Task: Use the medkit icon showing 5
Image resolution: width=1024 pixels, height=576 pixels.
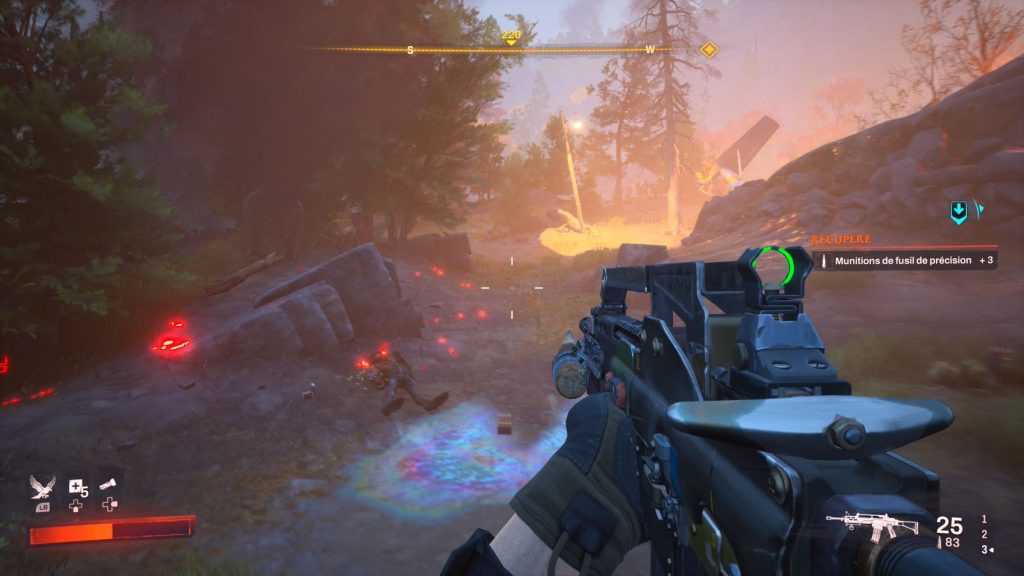Action: coord(77,488)
